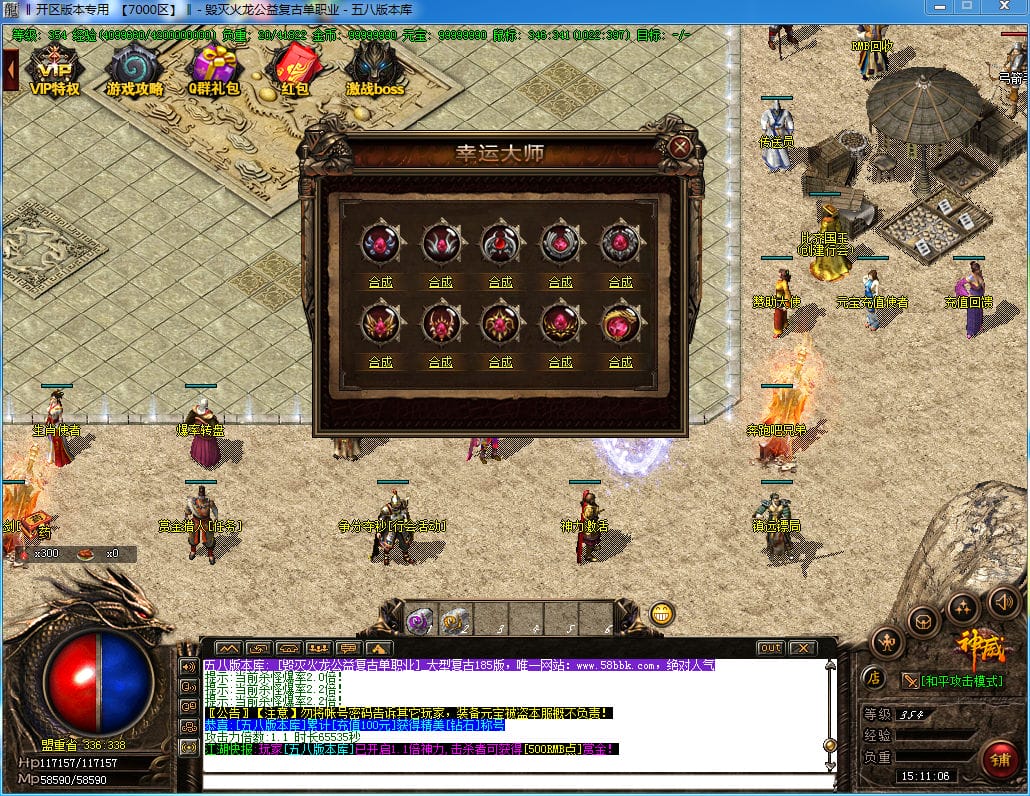The height and width of the screenshot is (796, 1030).
Task: Toggle the sound speaker button
Action: 1003,602
